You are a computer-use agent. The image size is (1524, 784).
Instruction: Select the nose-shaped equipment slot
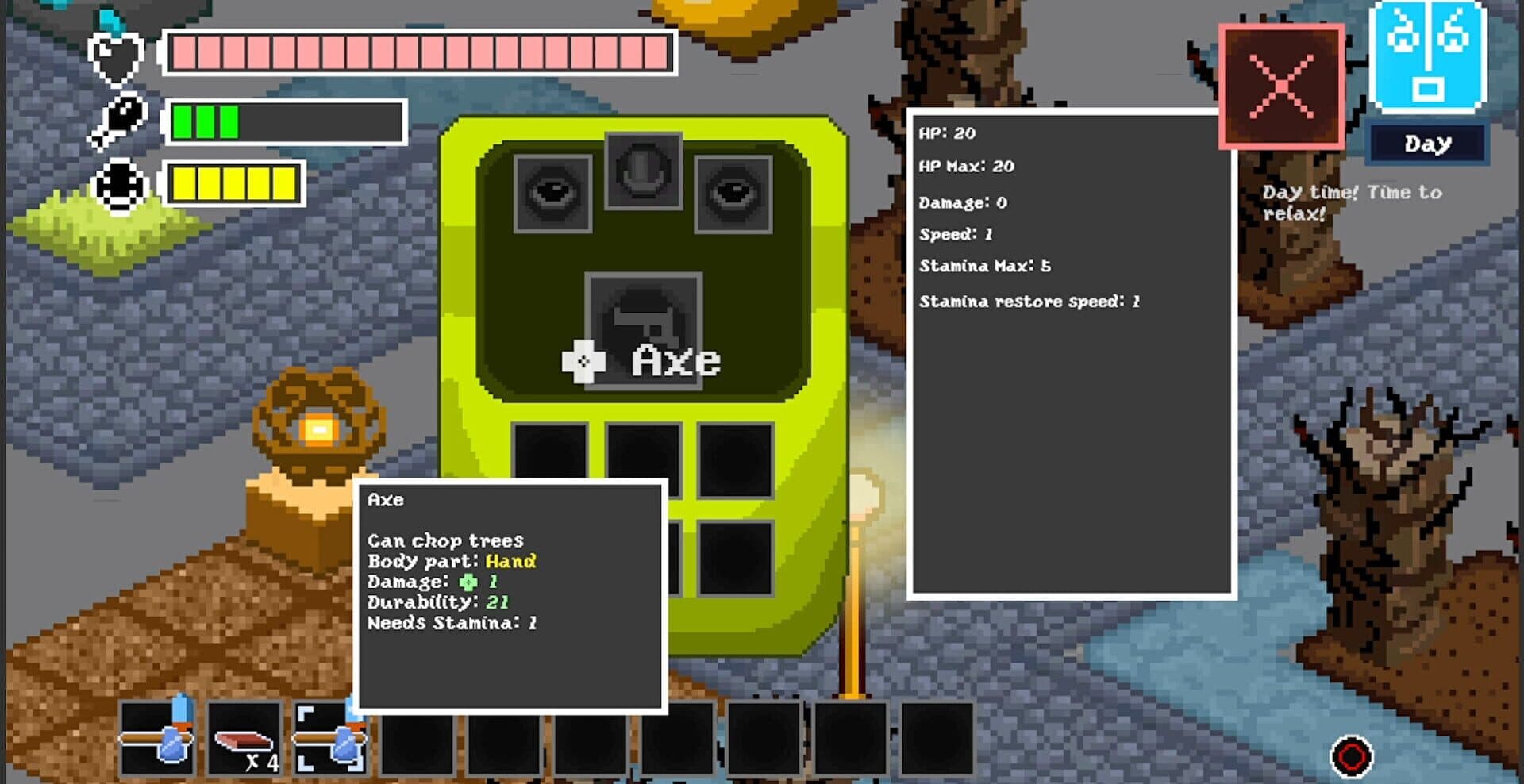643,171
